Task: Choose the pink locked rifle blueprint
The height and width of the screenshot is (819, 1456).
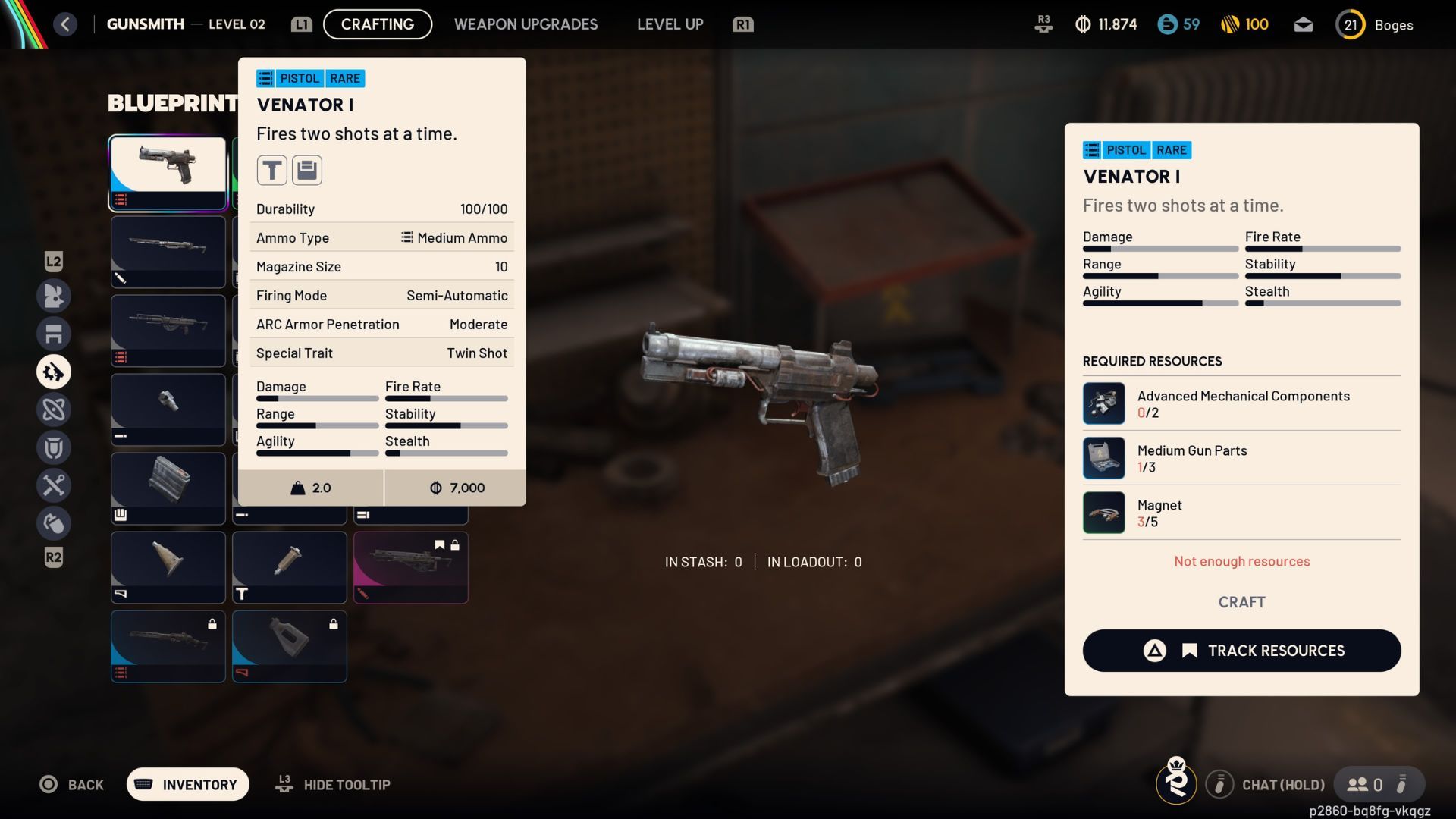Action: (x=410, y=566)
